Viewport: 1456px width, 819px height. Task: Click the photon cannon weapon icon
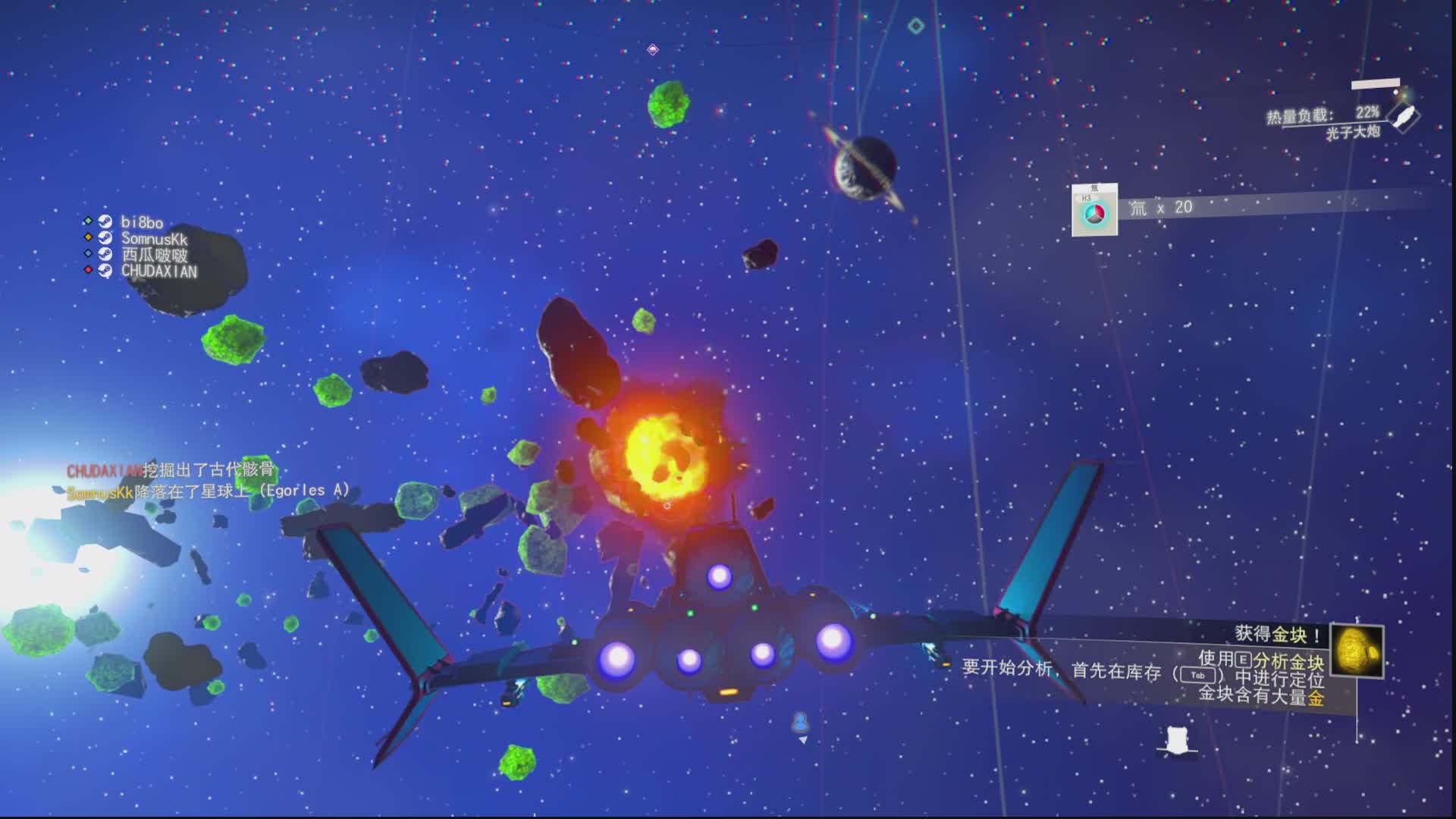pos(1404,117)
